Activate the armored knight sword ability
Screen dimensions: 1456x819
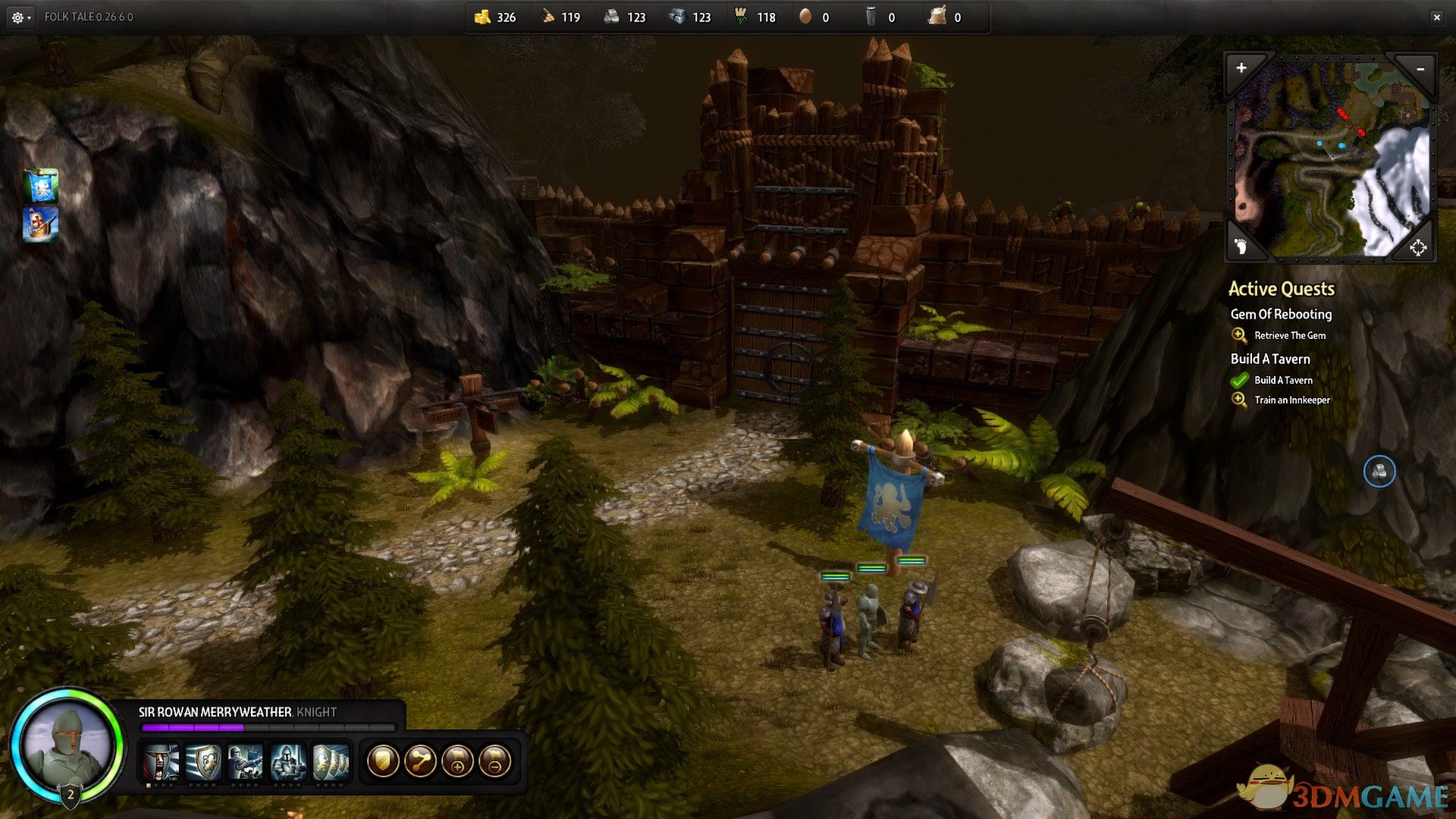click(x=288, y=761)
